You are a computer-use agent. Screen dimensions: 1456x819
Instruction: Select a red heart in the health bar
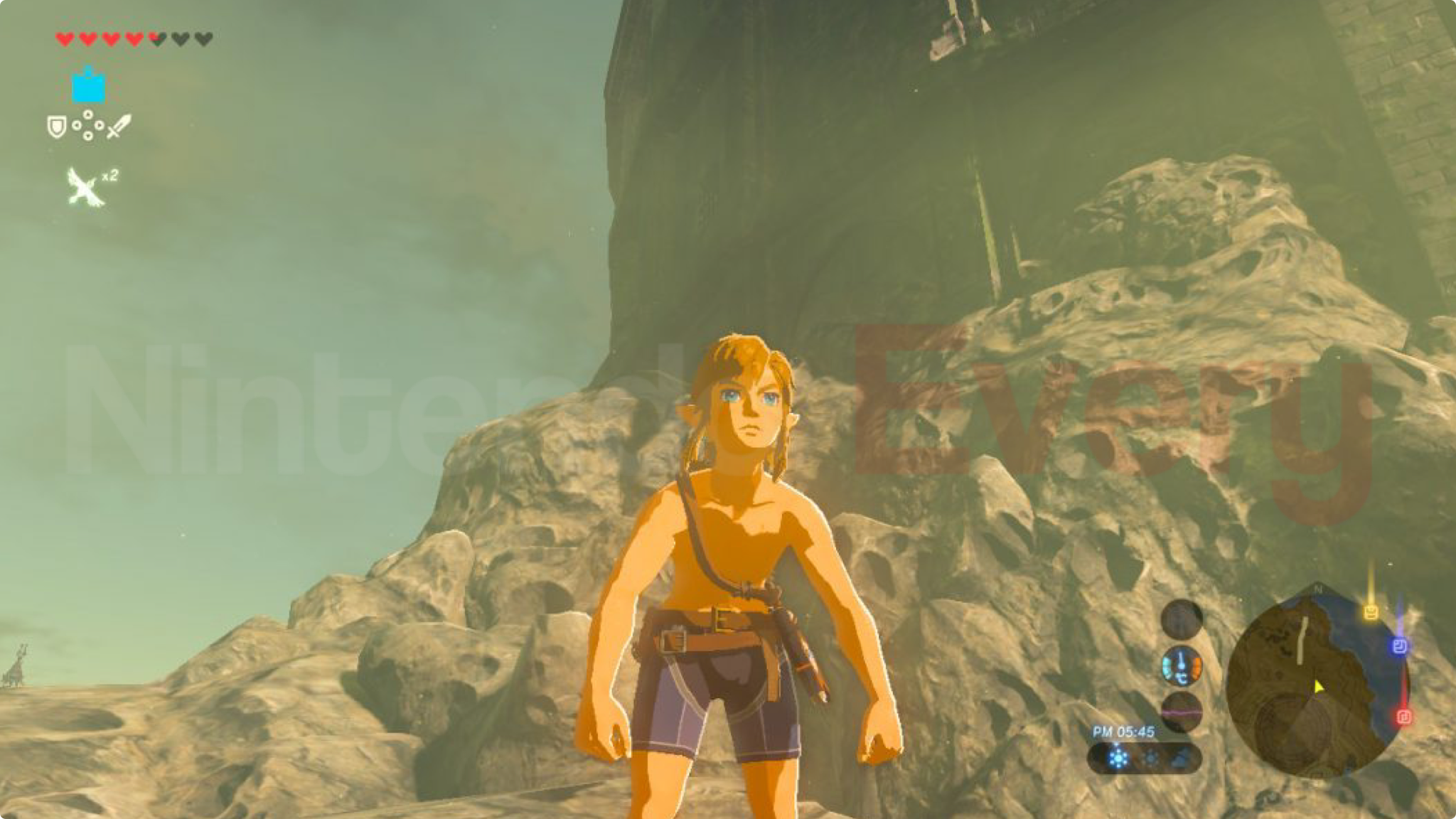click(x=64, y=39)
